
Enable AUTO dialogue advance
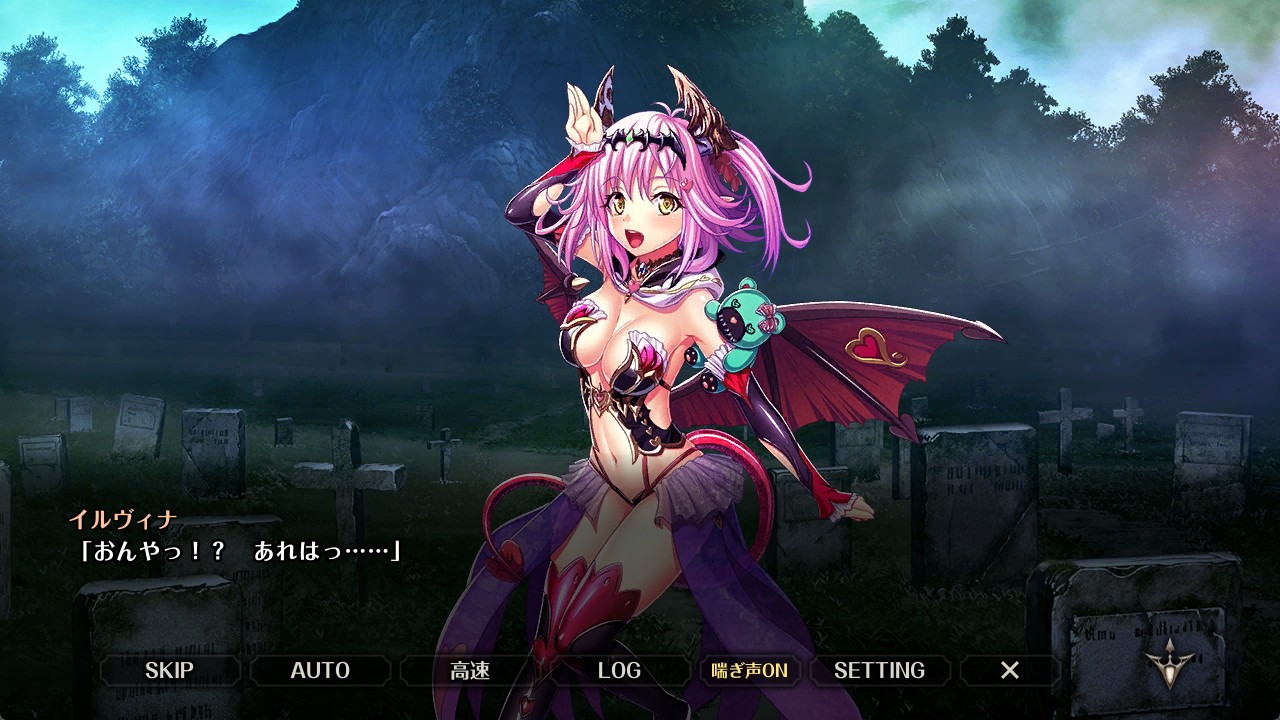(x=320, y=670)
